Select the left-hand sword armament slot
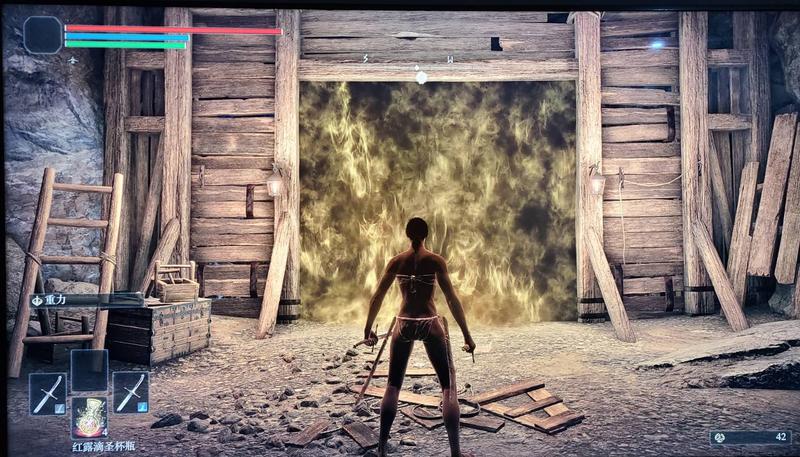Screen dimensions: 800x457 (x=47, y=392)
